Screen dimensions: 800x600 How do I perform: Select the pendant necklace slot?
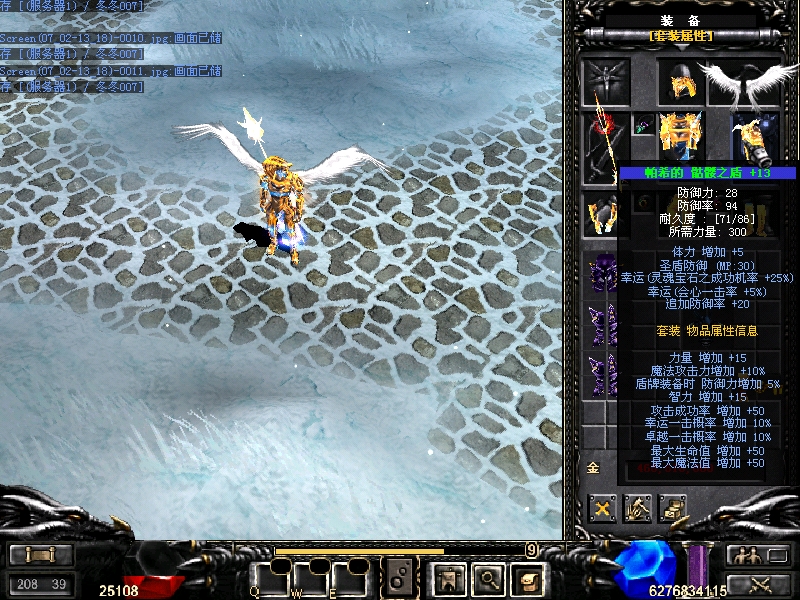coord(642,126)
